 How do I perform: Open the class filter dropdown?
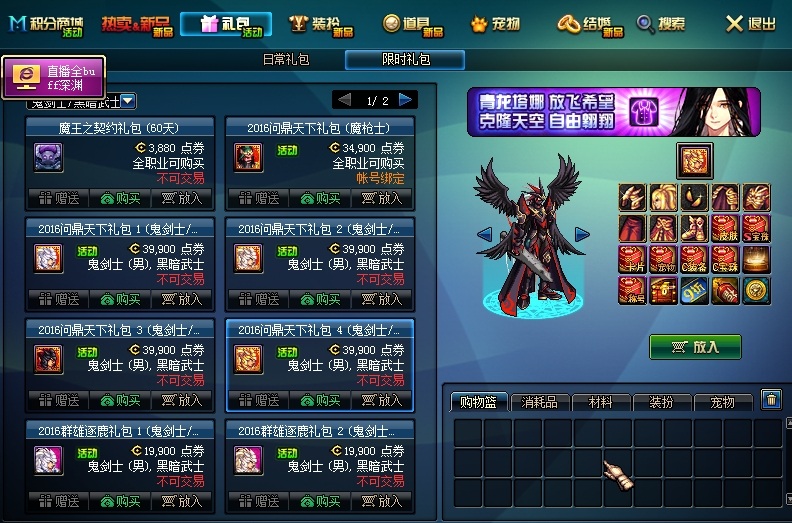(129, 100)
